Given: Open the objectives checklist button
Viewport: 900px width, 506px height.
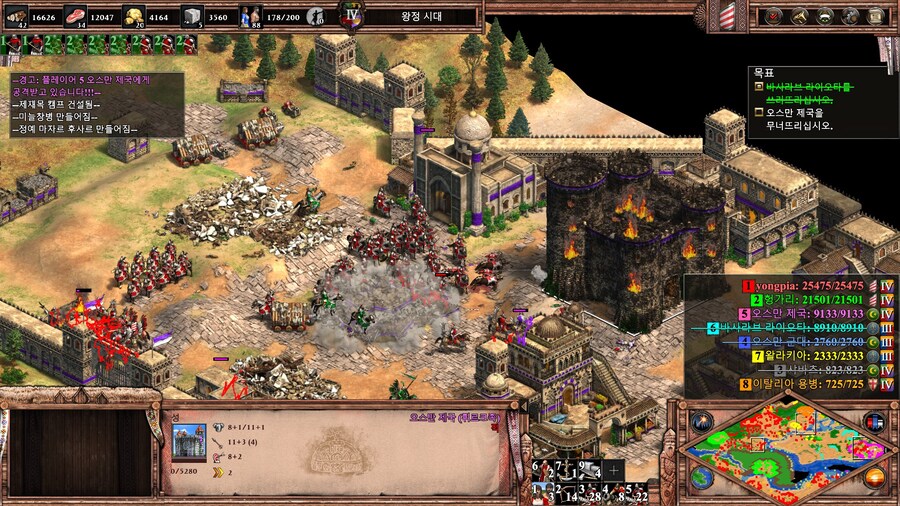Looking at the screenshot, I should click(775, 16).
